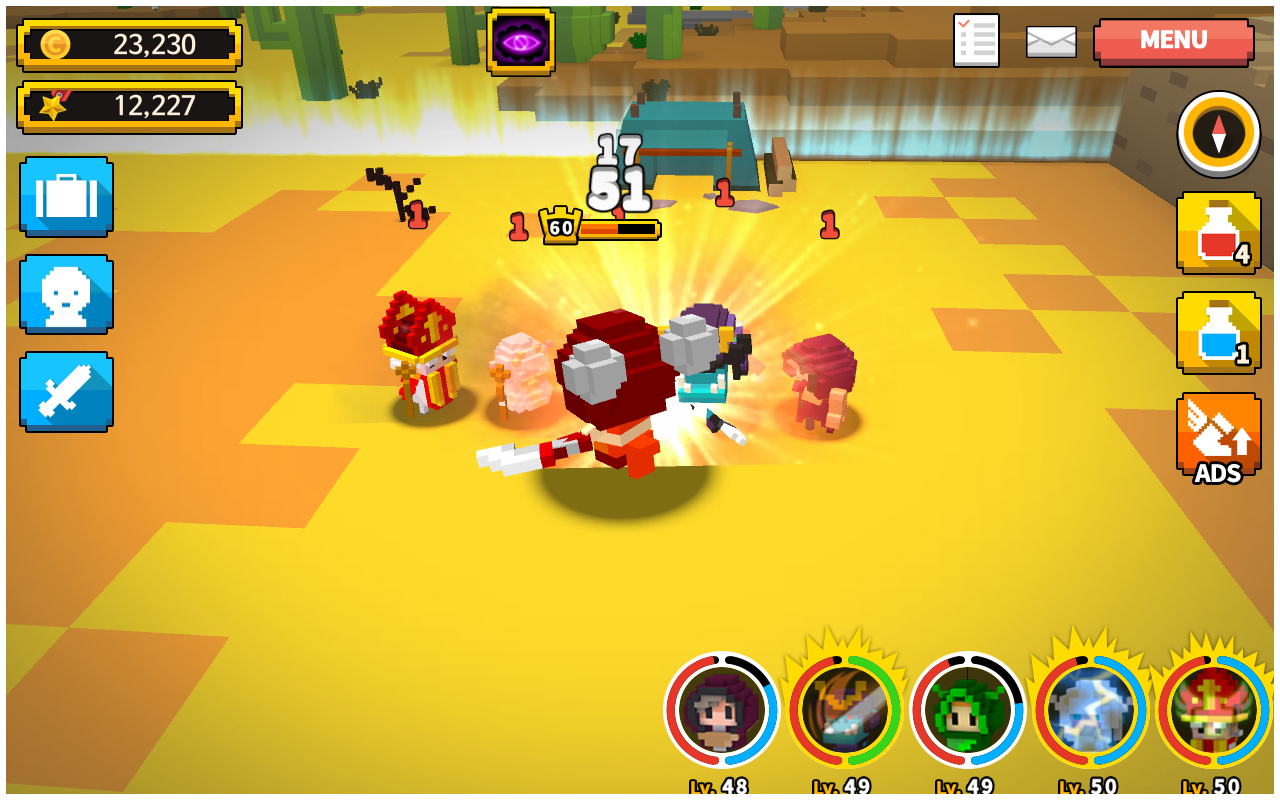This screenshot has width=1280, height=800.
Task: Claim reward via the ADS icon
Action: coord(1216,440)
